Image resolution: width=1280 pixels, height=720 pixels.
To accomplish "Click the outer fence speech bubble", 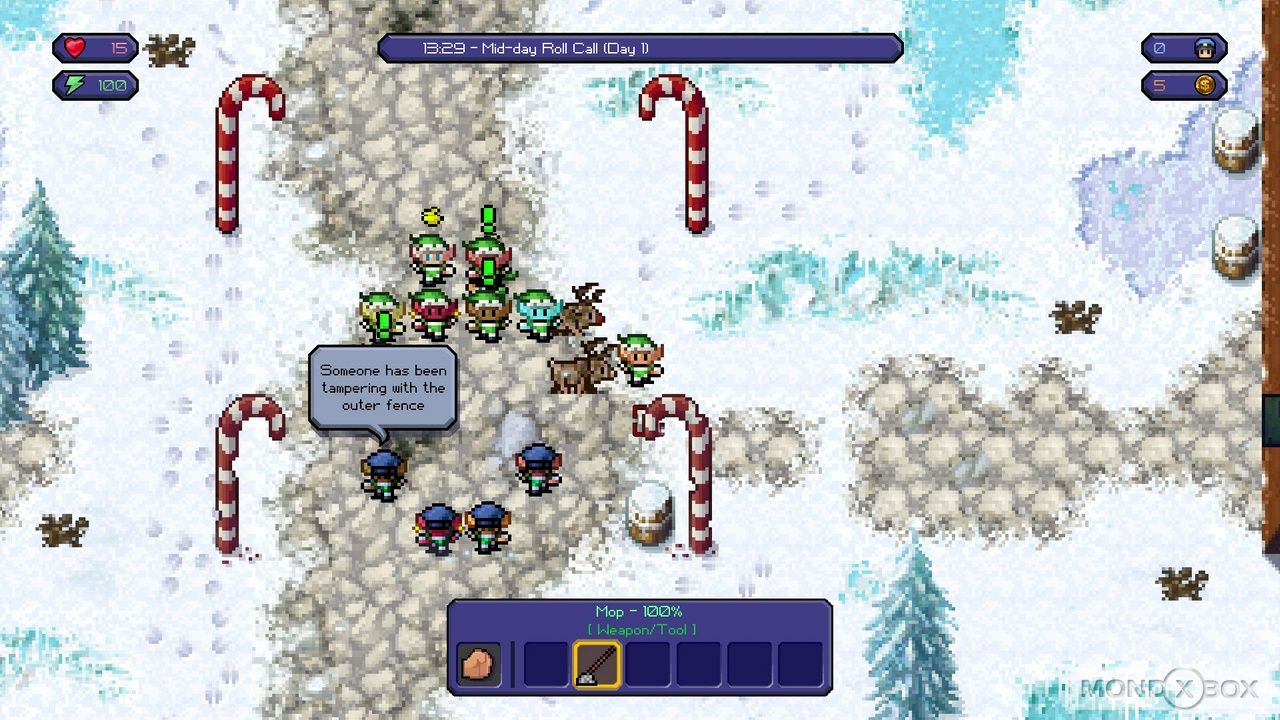I will tap(382, 388).
